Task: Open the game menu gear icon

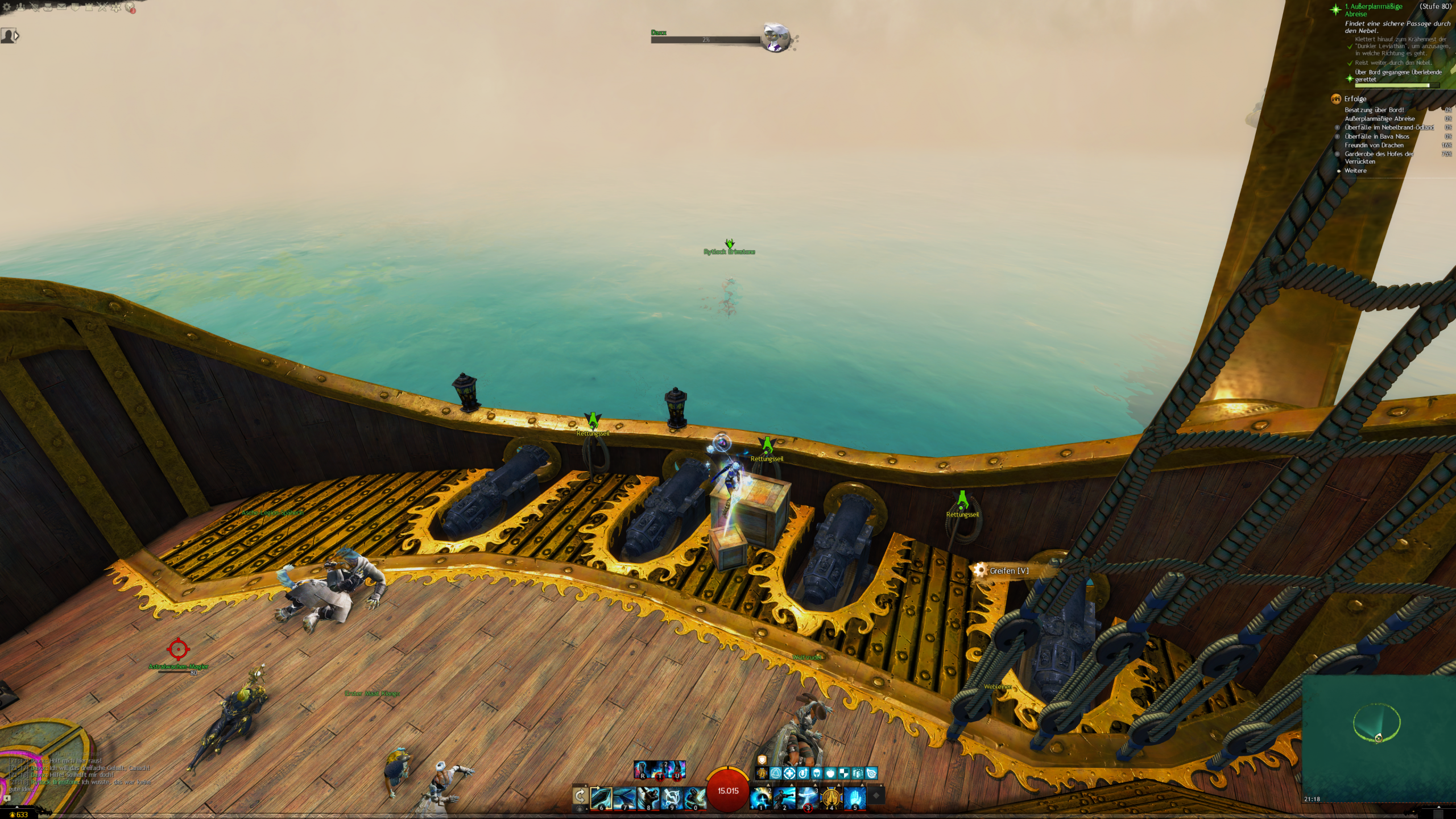Action: 7,7
